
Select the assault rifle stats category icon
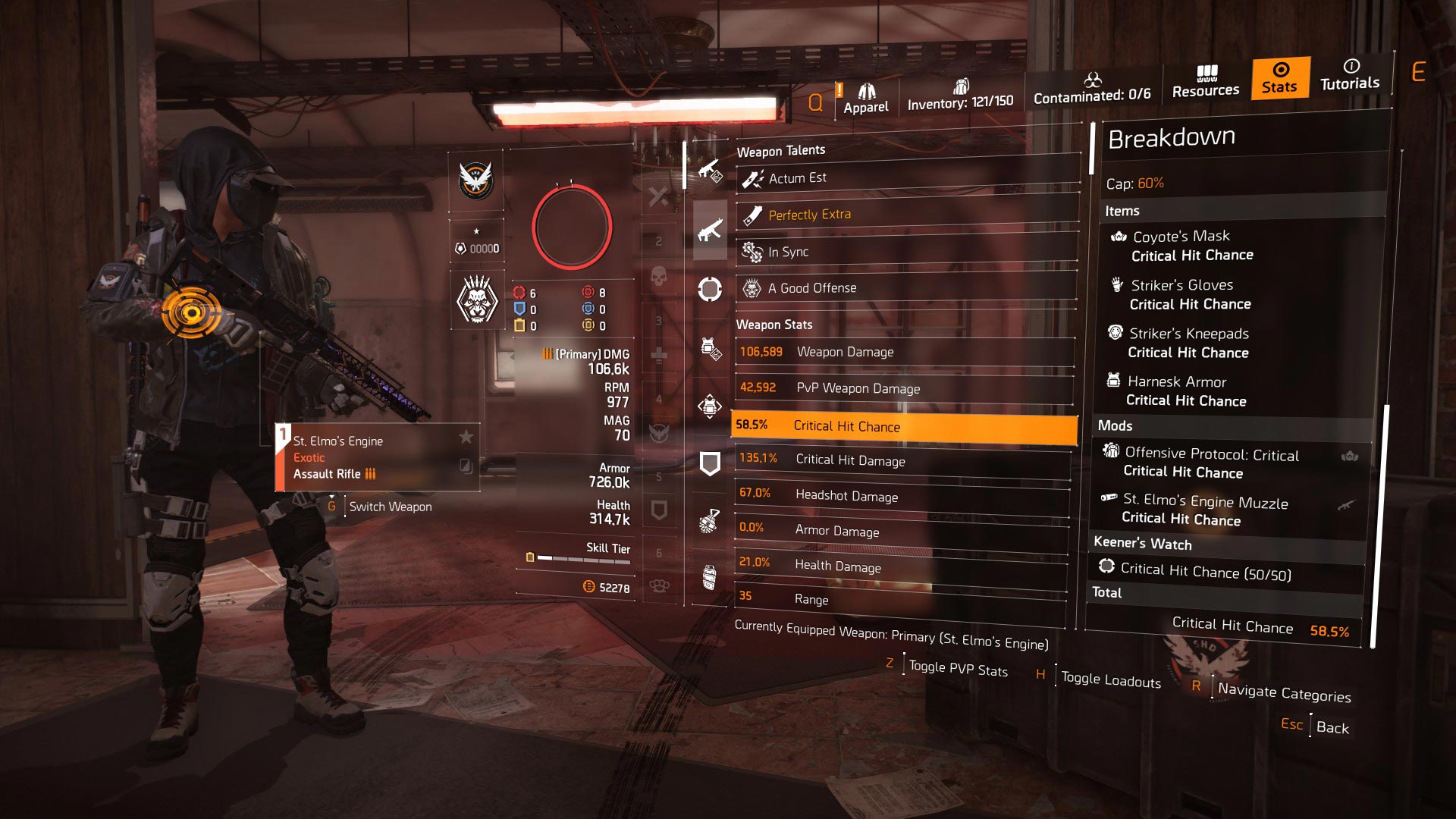pos(710,231)
